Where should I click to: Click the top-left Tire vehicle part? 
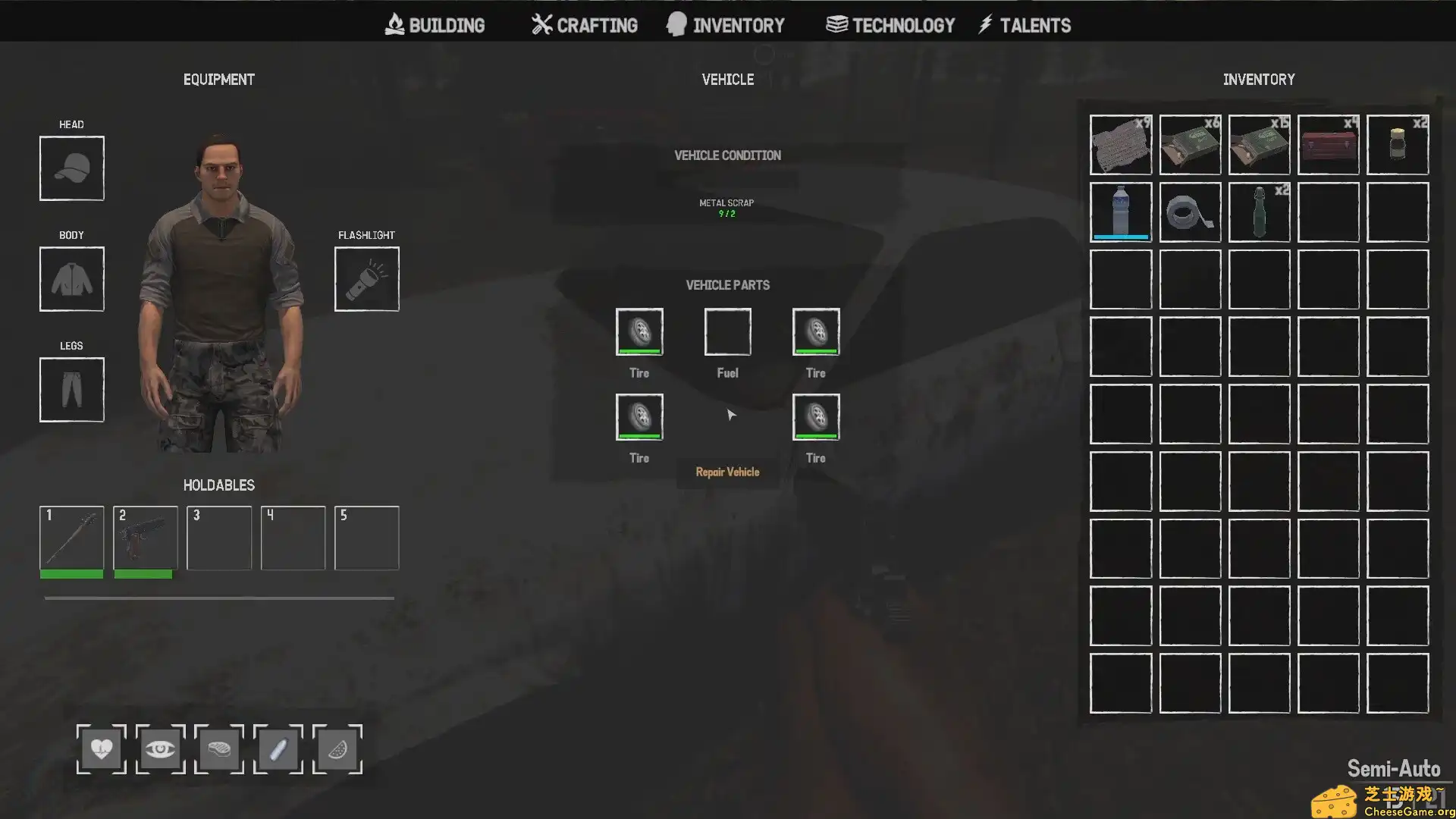[639, 331]
